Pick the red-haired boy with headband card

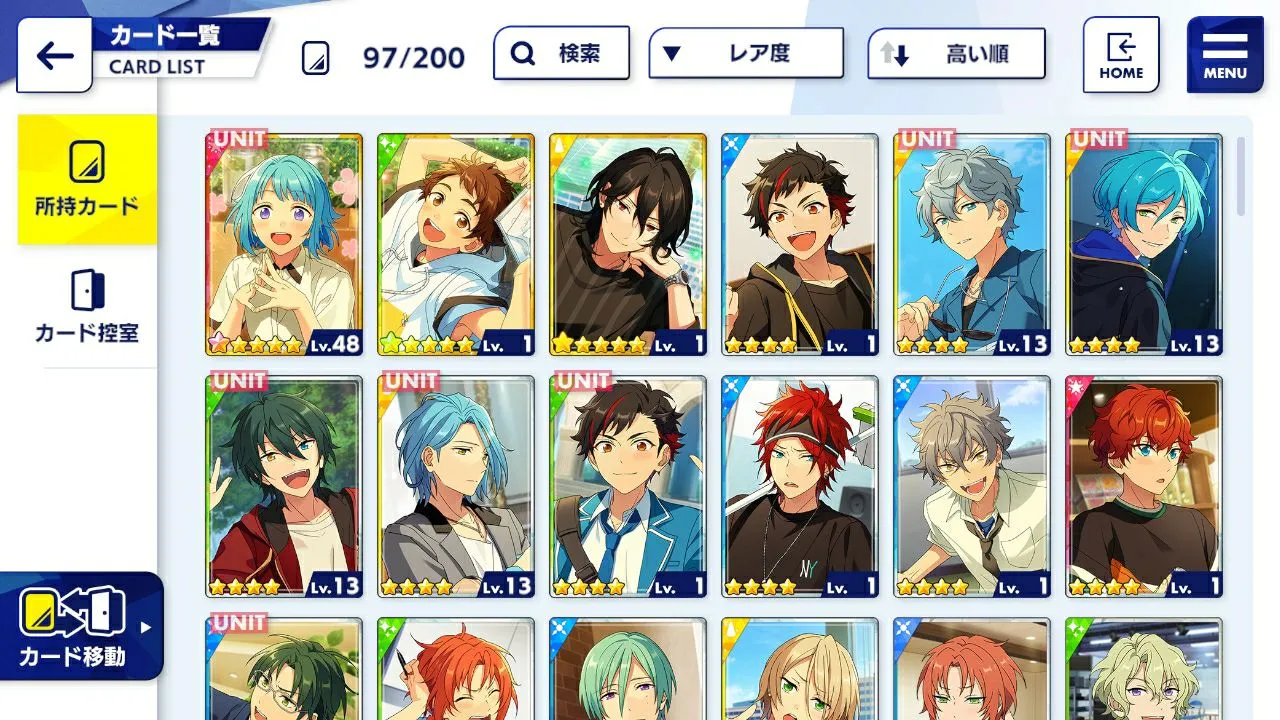tap(800, 486)
